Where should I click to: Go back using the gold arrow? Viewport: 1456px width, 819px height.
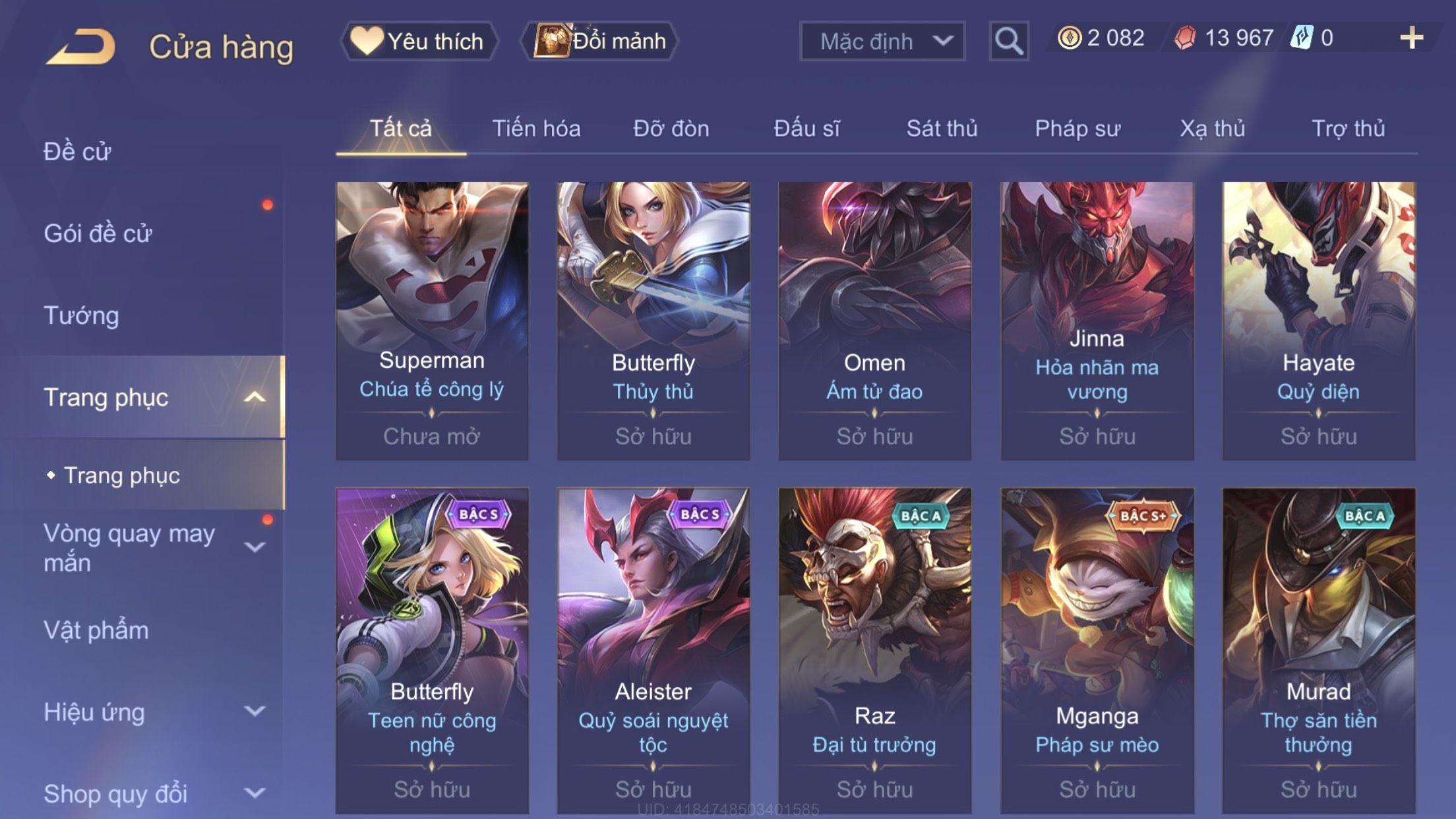pos(80,46)
